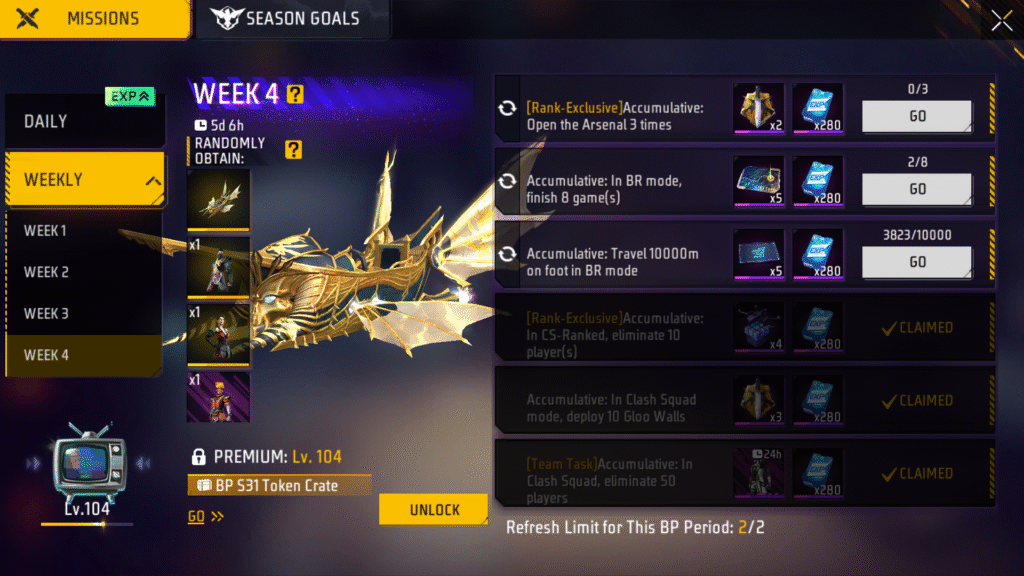Refresh the finish 8 games mission
The width and height of the screenshot is (1024, 576).
tap(507, 181)
